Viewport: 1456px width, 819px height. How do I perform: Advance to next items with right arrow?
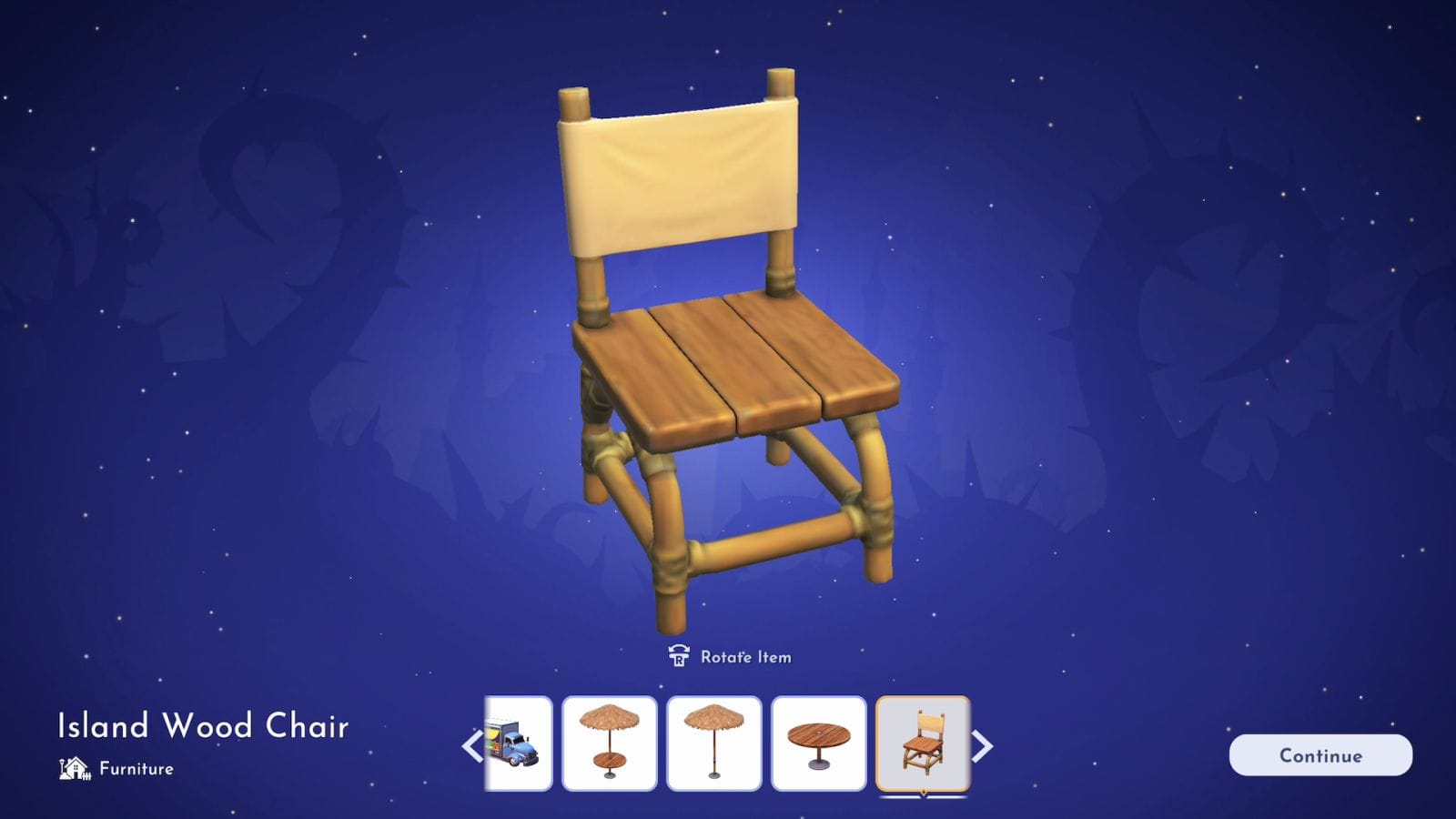point(982,746)
